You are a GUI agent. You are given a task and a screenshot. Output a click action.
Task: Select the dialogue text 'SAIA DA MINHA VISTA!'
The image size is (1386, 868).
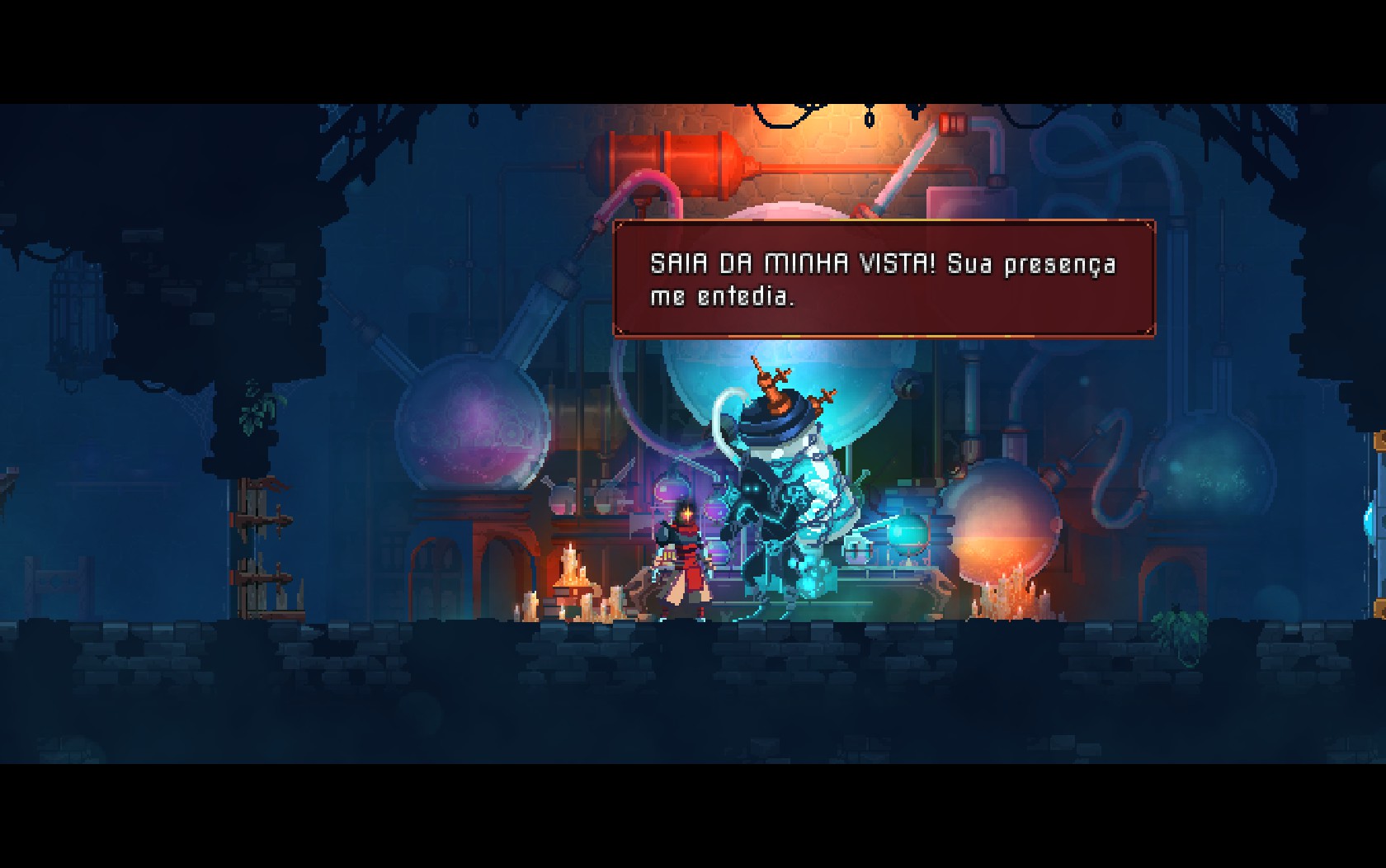[792, 264]
